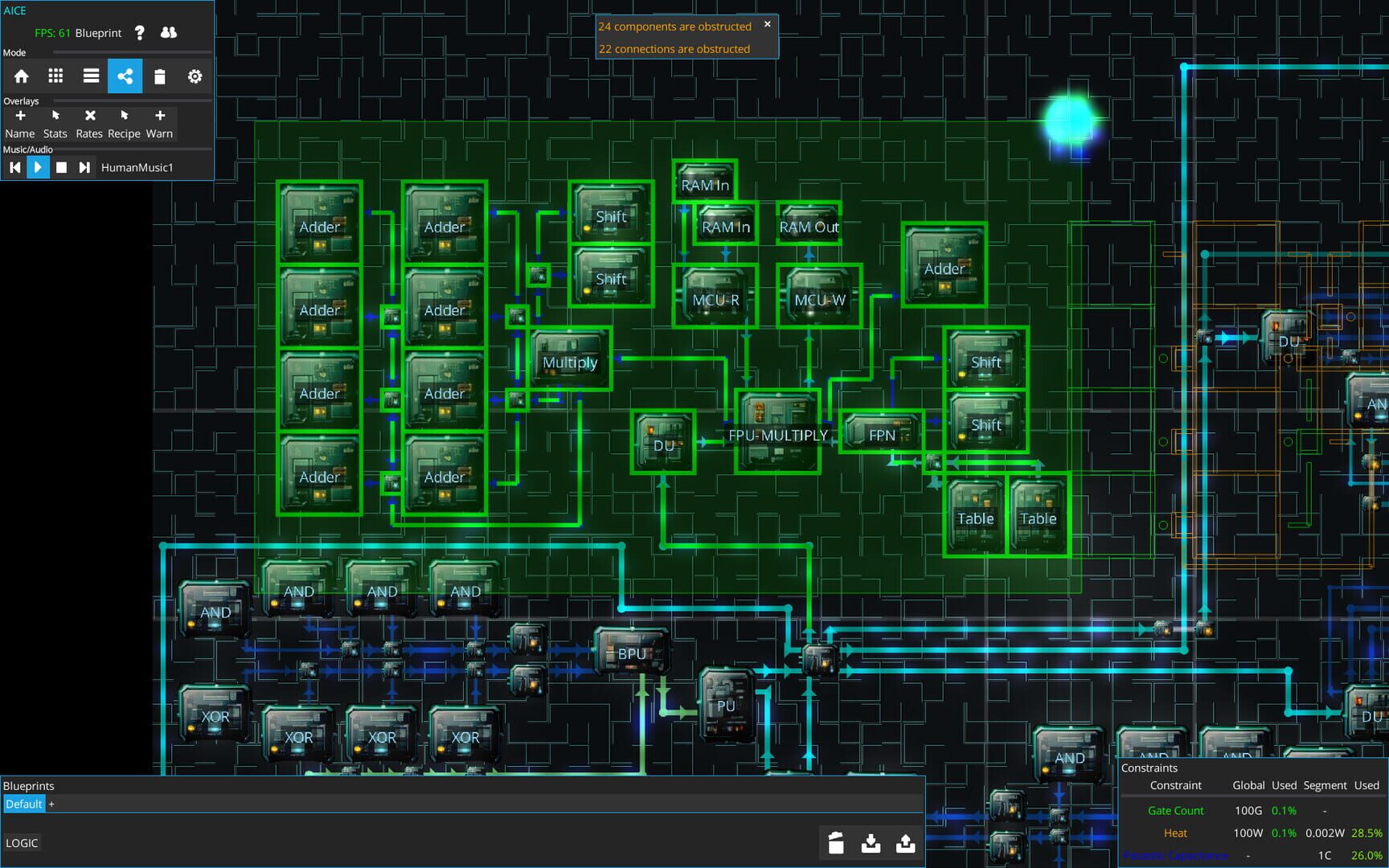Viewport: 1389px width, 868px height.
Task: Click the import blueprint icon in Blueprints panel
Action: pyautogui.click(x=871, y=844)
